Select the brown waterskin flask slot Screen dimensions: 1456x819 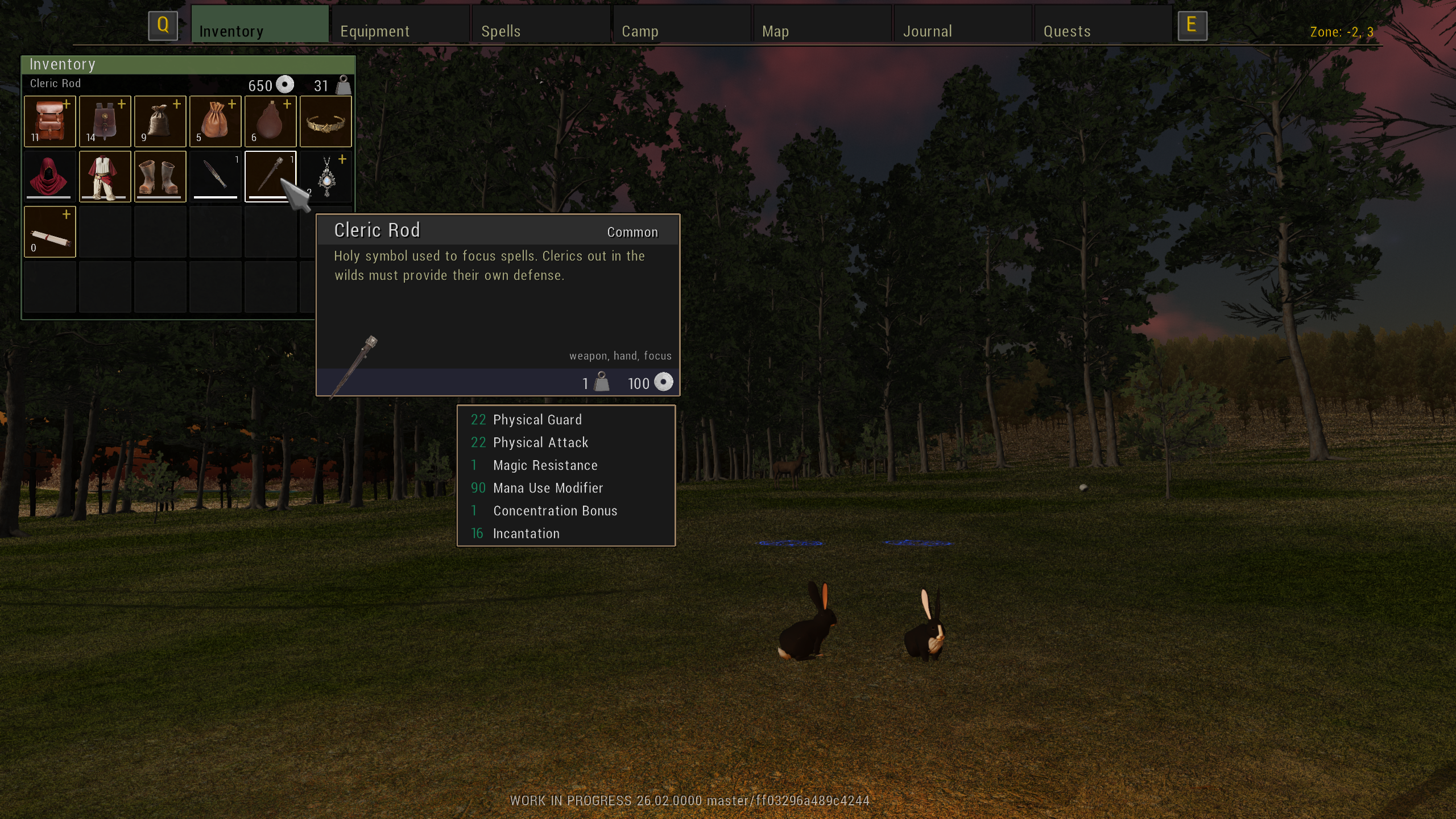pos(271,121)
